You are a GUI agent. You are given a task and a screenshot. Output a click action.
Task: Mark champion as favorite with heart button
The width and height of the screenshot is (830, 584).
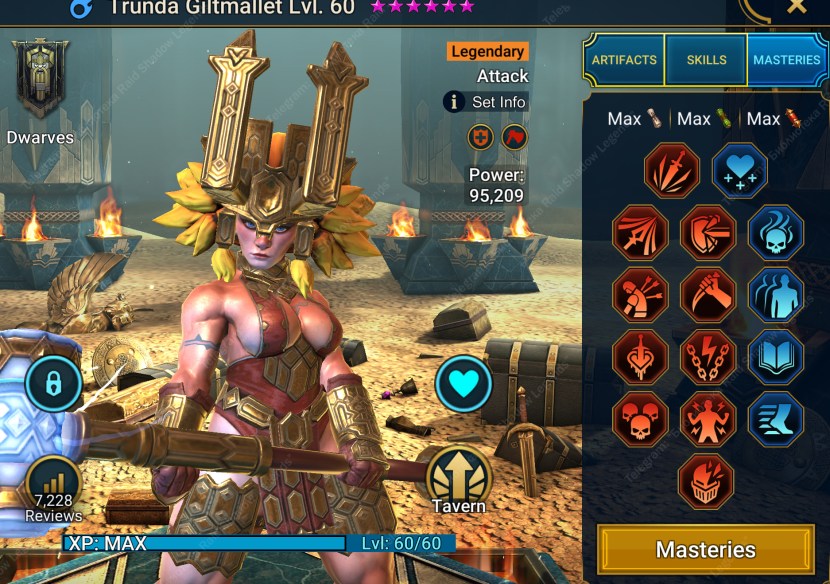463,384
